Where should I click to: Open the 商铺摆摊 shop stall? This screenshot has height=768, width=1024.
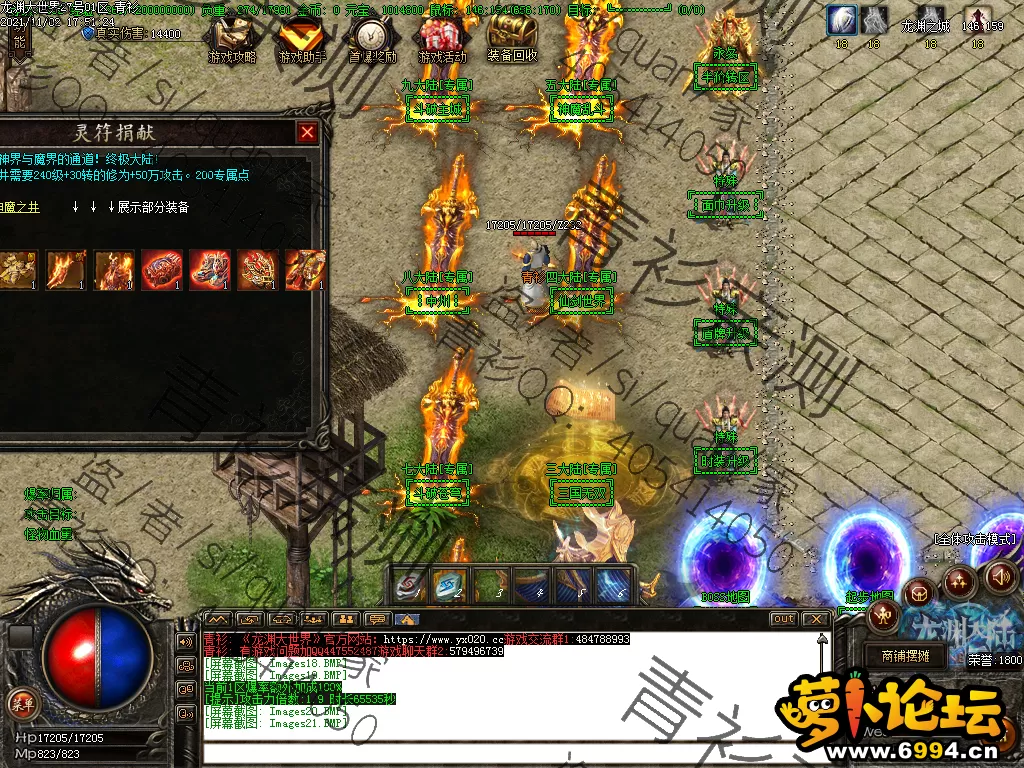click(905, 656)
